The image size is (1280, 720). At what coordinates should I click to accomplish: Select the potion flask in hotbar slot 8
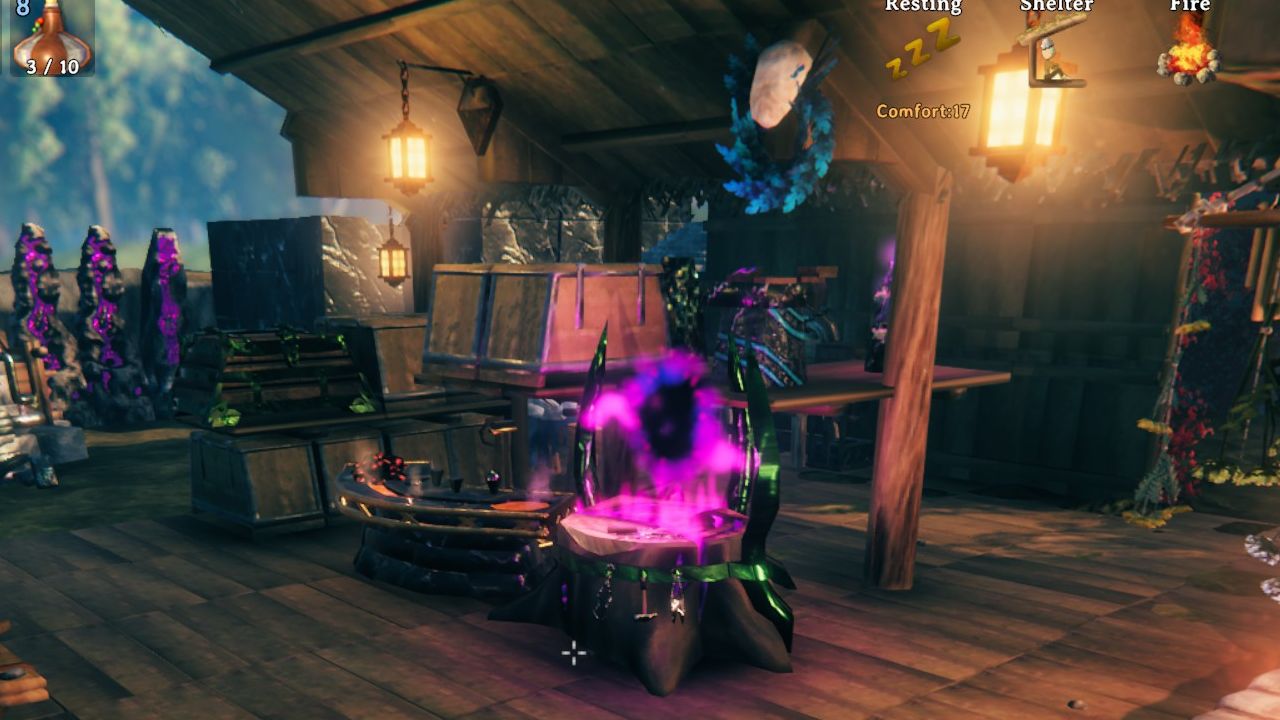click(52, 36)
